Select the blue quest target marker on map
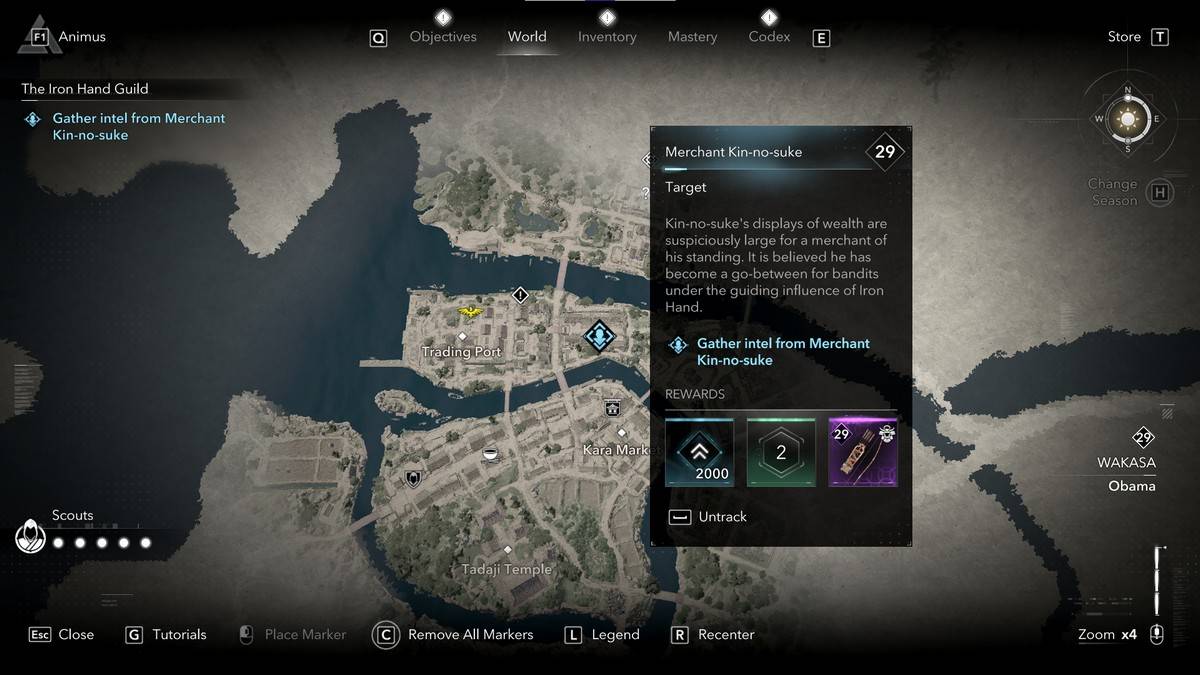Image resolution: width=1200 pixels, height=675 pixels. click(599, 336)
